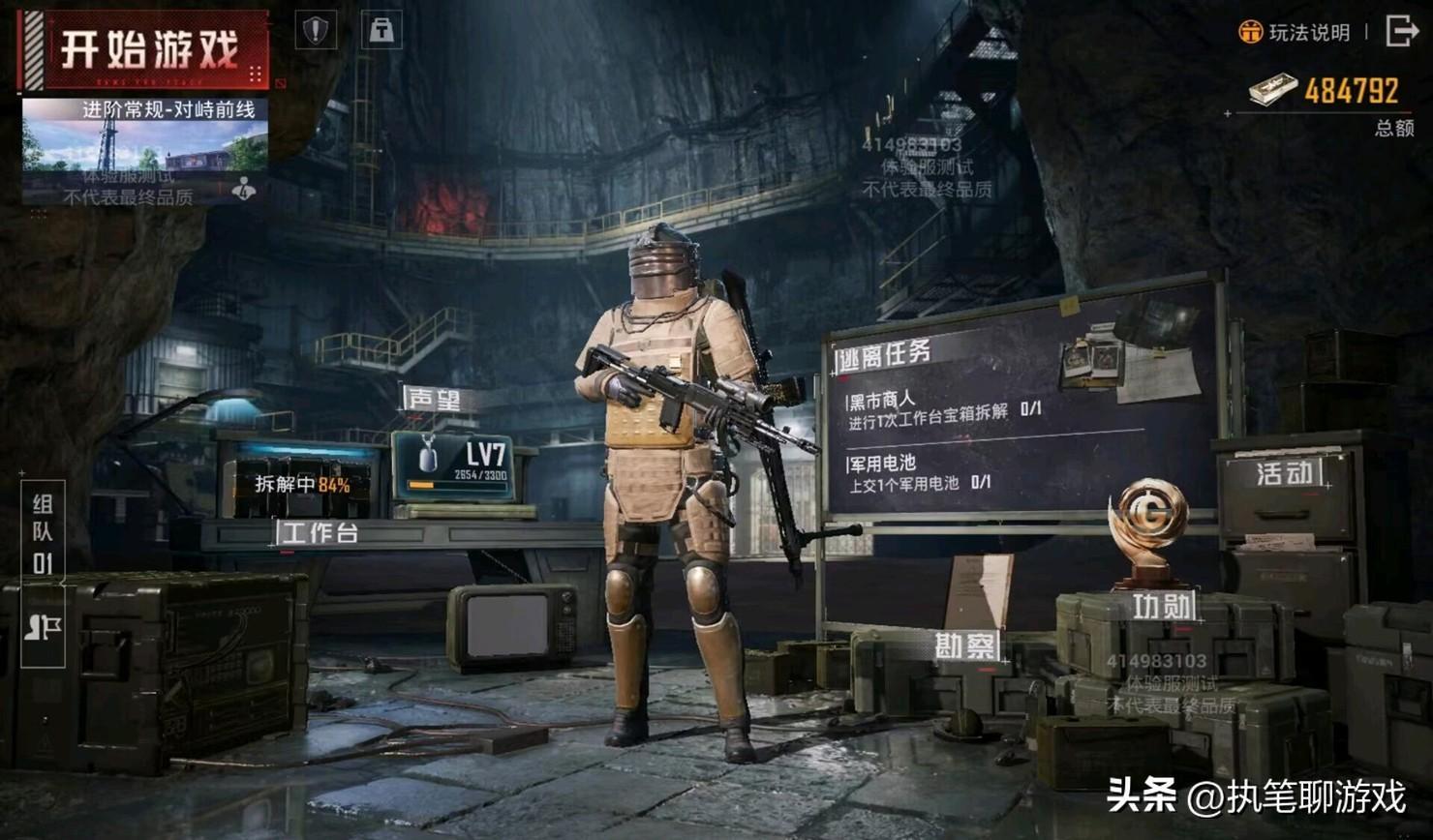1433x840 pixels.
Task: Open the 工作台 workbench
Action: pyautogui.click(x=318, y=532)
